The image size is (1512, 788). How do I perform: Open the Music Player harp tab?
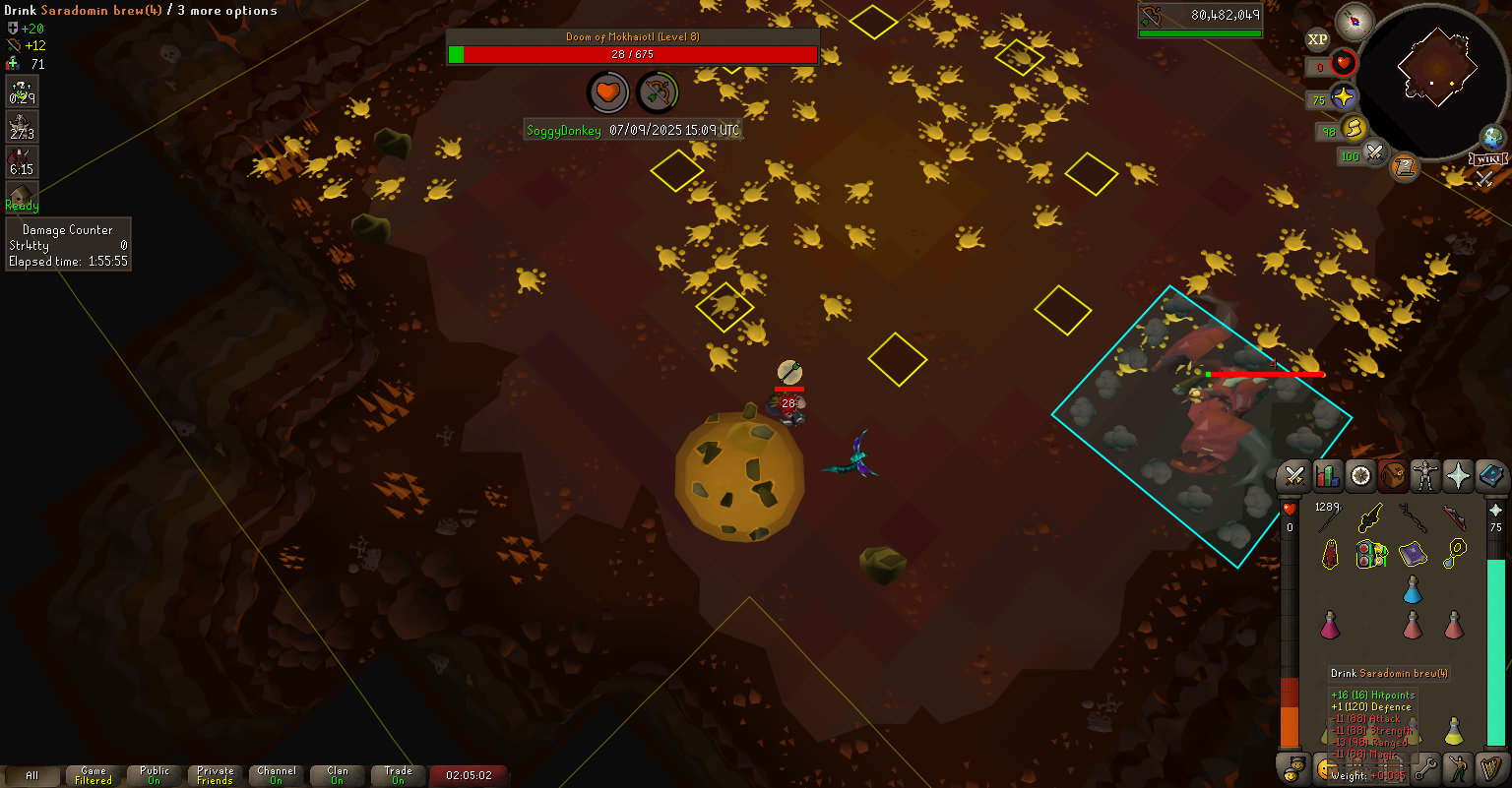1489,766
